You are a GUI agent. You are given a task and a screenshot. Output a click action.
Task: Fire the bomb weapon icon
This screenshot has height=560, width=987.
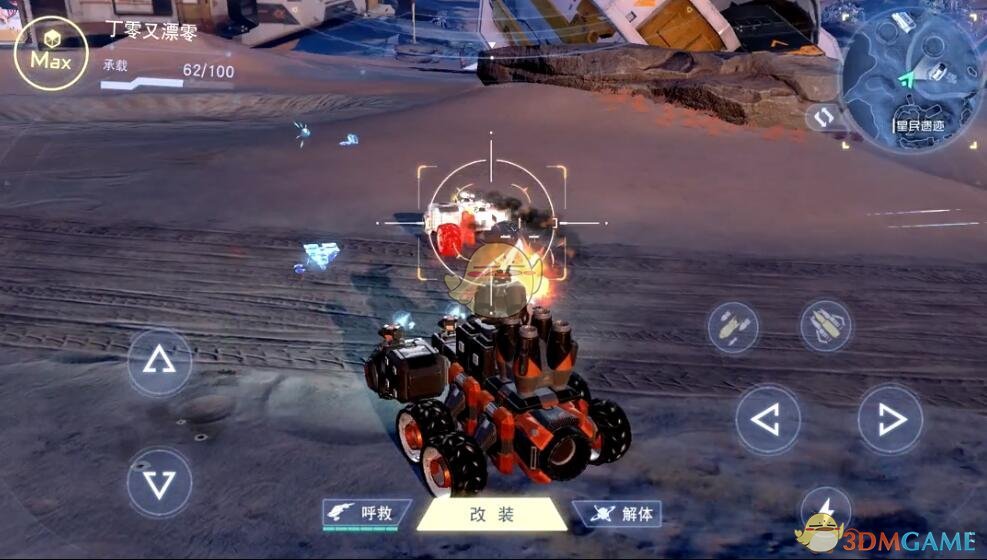click(x=733, y=327)
